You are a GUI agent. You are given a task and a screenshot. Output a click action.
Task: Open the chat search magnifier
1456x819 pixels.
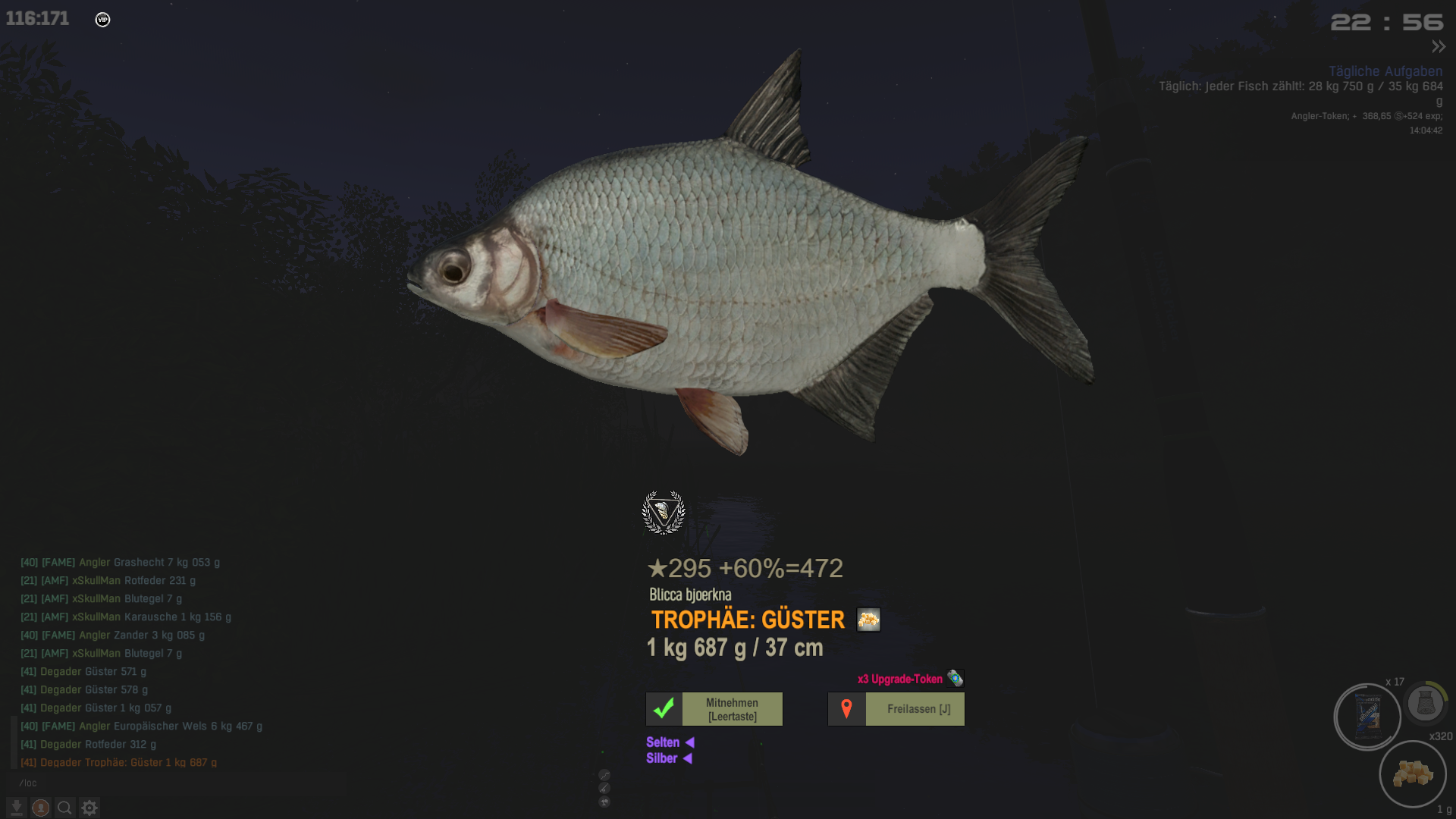click(65, 808)
